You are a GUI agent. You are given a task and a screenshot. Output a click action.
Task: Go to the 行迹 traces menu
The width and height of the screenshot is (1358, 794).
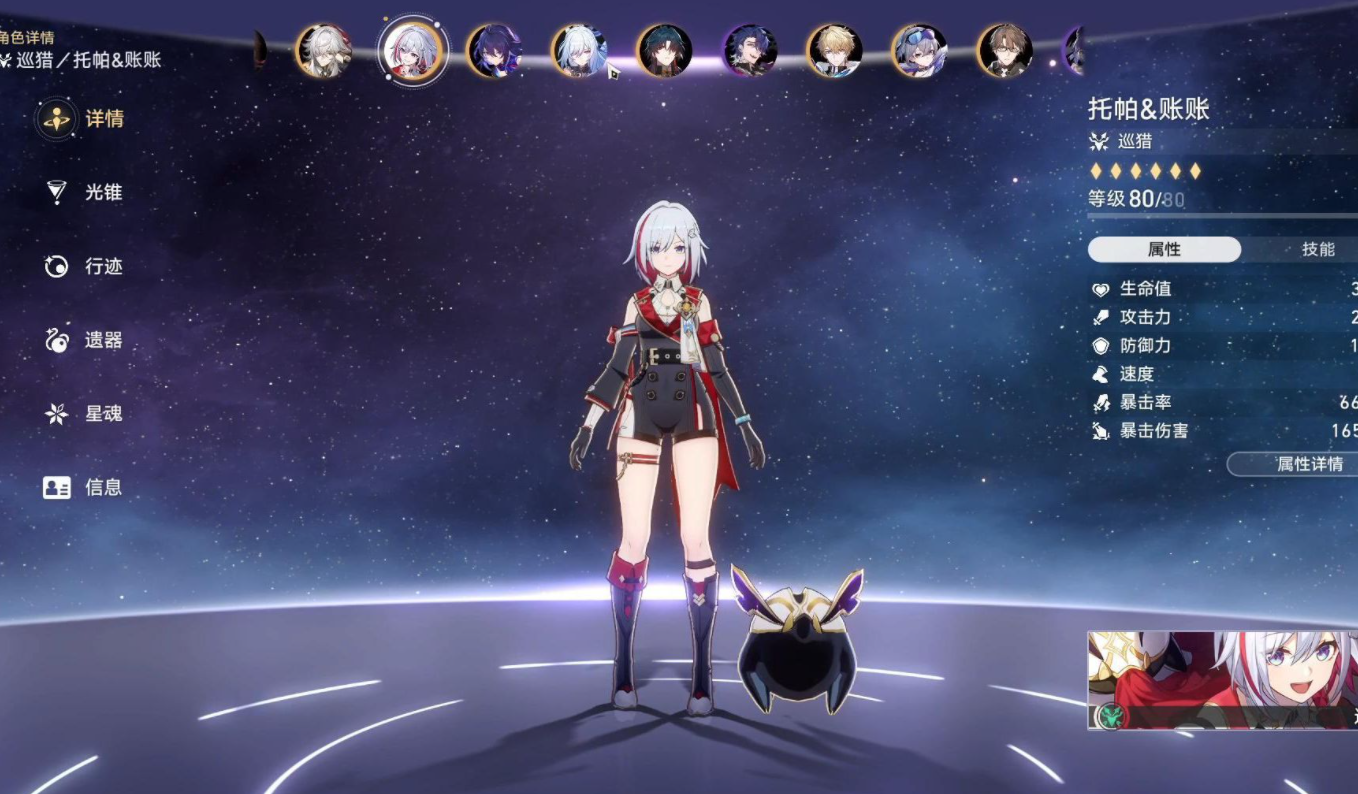(84, 267)
